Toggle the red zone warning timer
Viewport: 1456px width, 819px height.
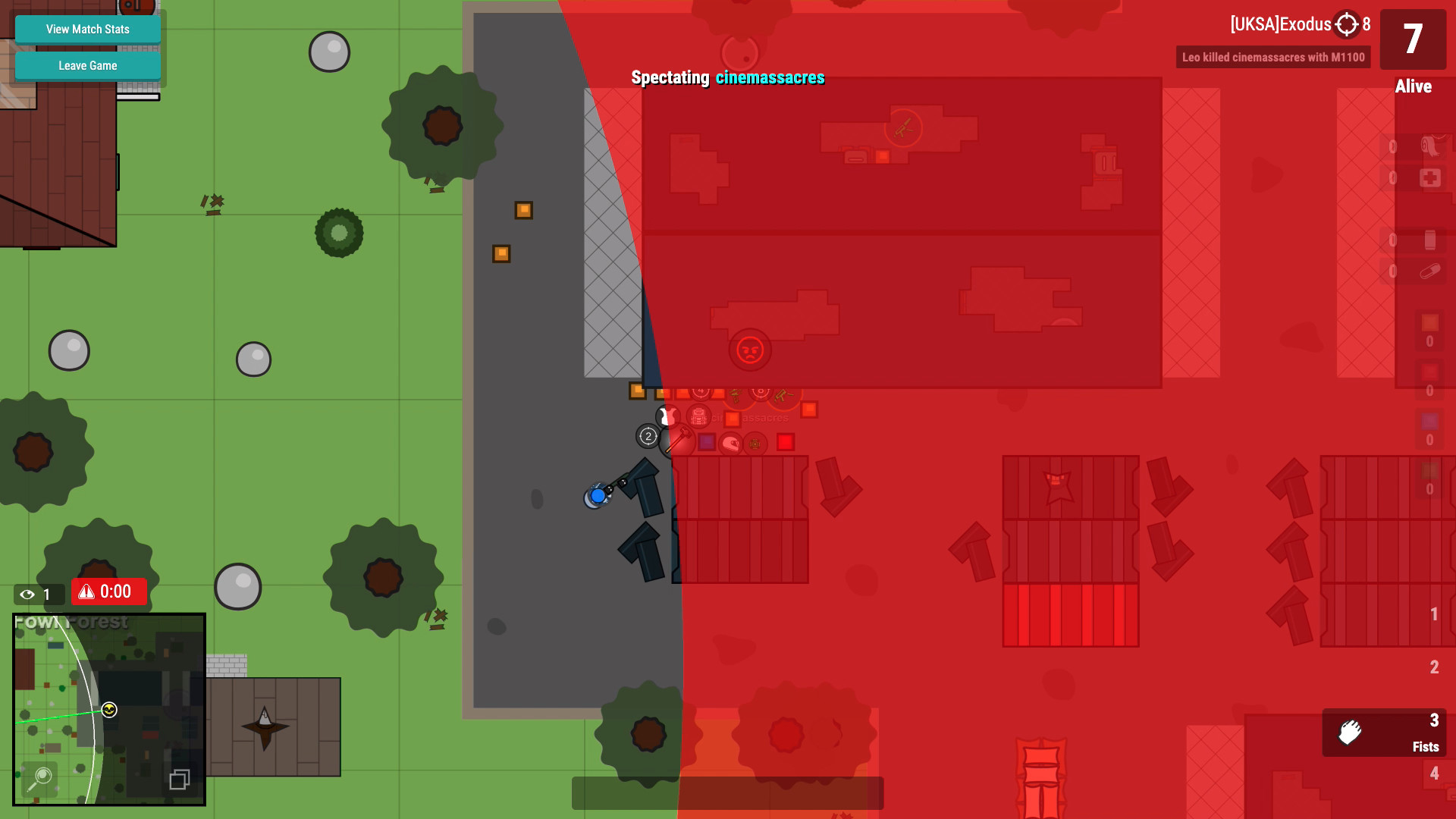pyautogui.click(x=108, y=591)
